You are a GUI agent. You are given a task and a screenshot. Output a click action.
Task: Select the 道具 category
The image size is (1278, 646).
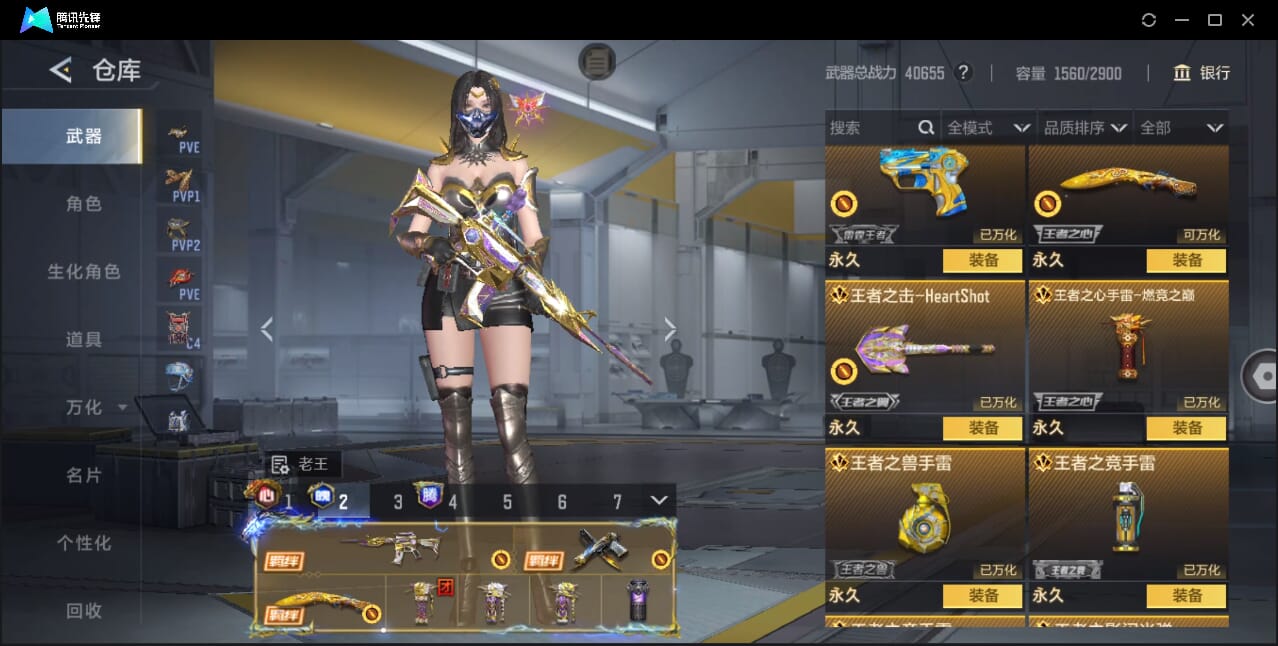84,340
